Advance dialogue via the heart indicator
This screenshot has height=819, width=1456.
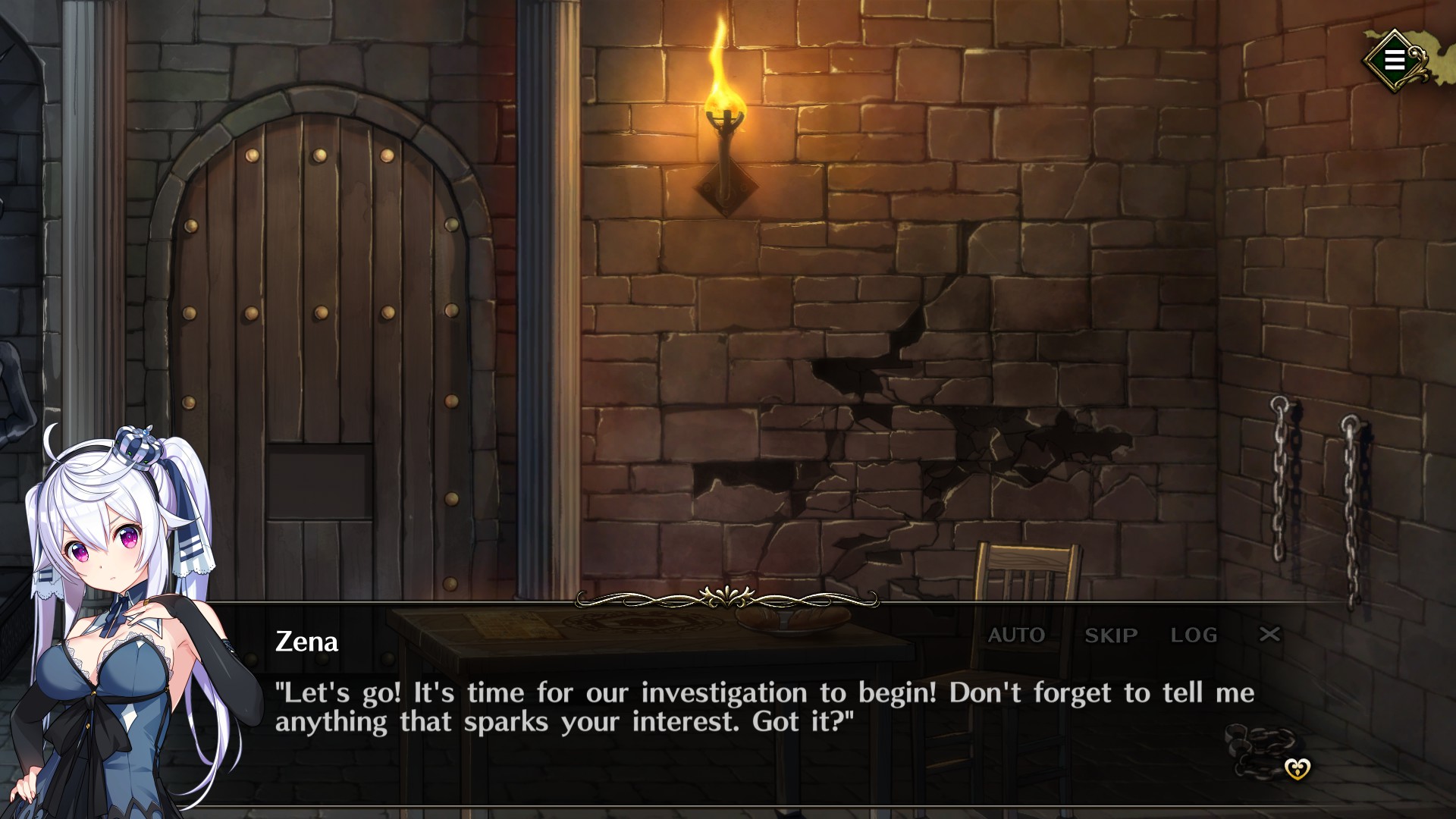click(x=1298, y=770)
